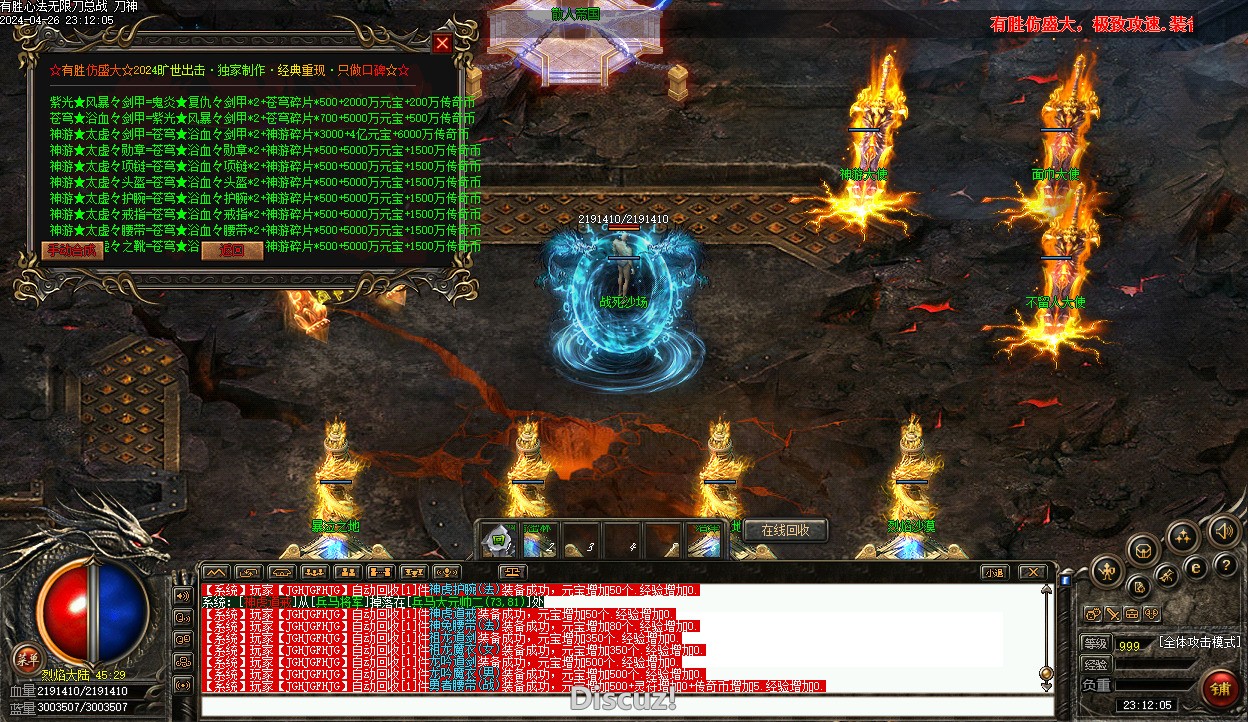Close the synthesis recipe dialog

point(441,44)
